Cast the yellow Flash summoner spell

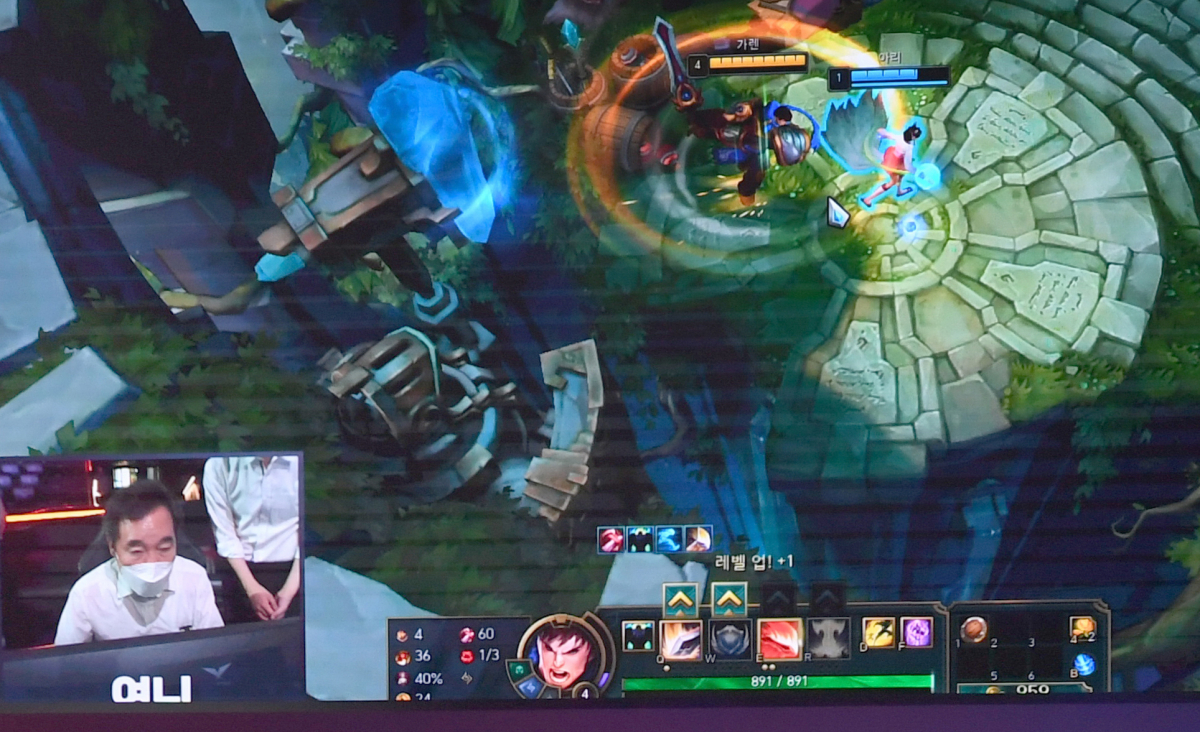click(879, 632)
